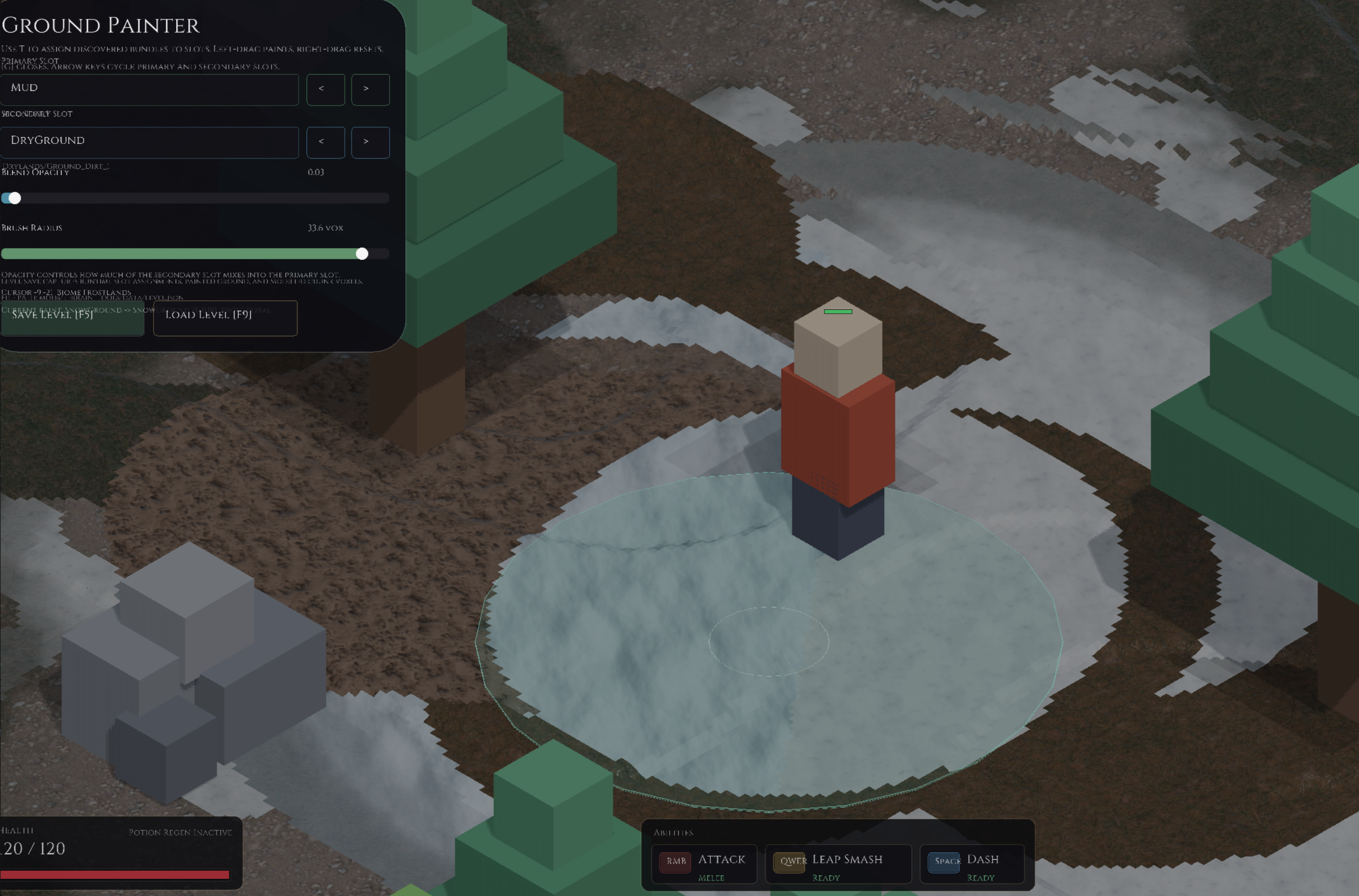
Task: Cycle the Secondary Slot back with the < arrow
Action: 325,142
